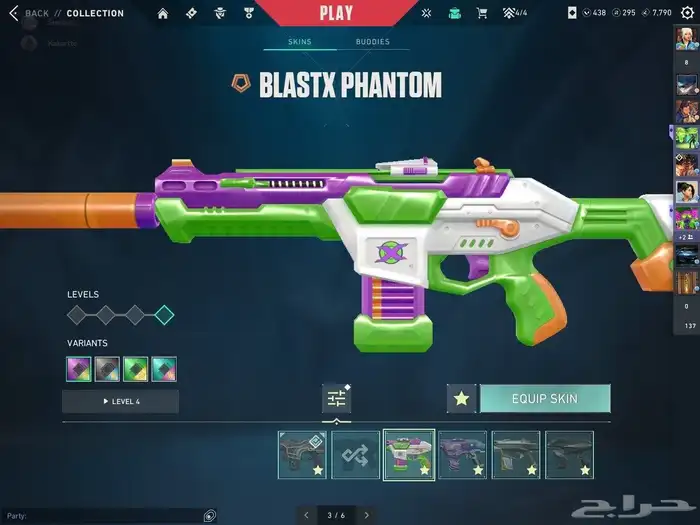Choose the pink and purple variant swatch
Screen dimensions: 700x525
point(79,369)
